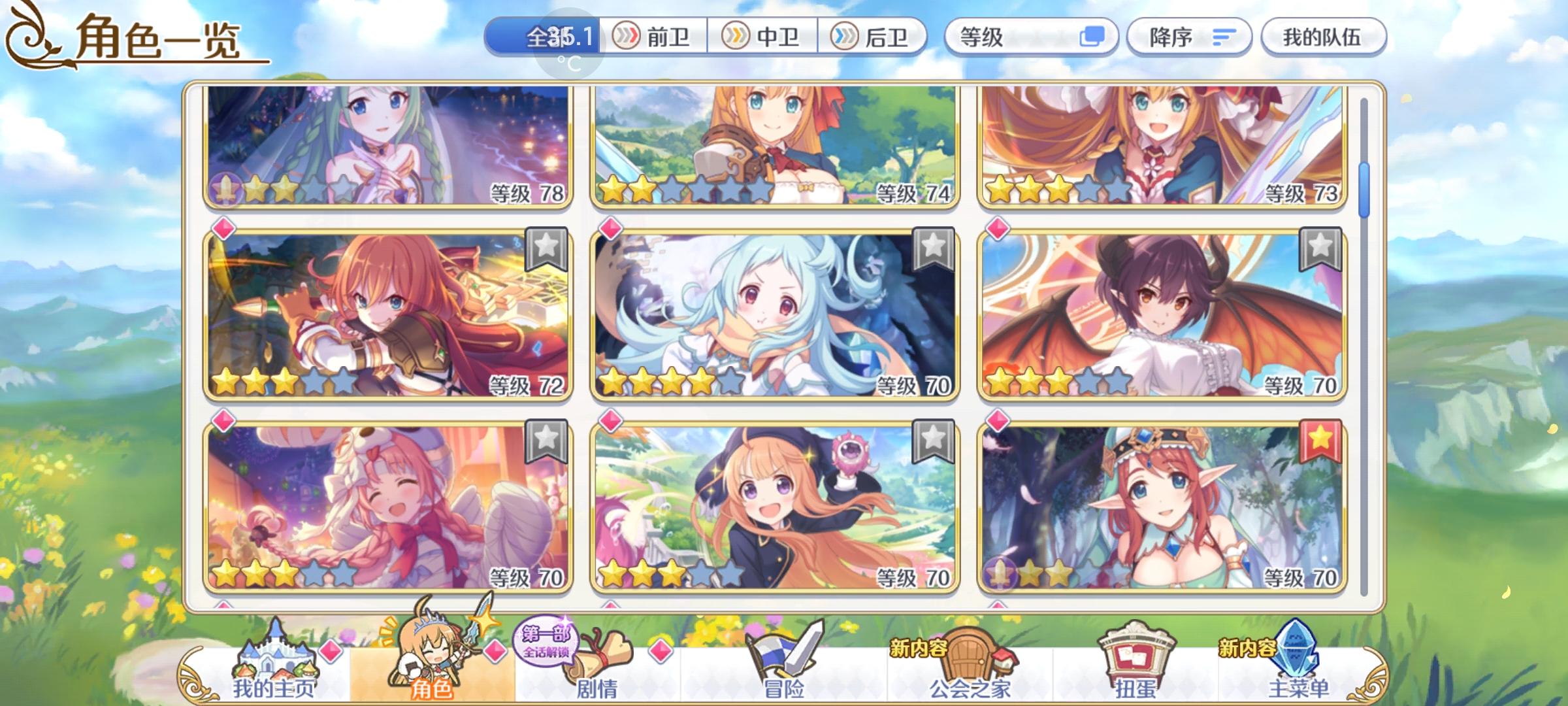Screen dimensions: 1568x706
Task: Select the 全部 all characters tab
Action: click(546, 37)
